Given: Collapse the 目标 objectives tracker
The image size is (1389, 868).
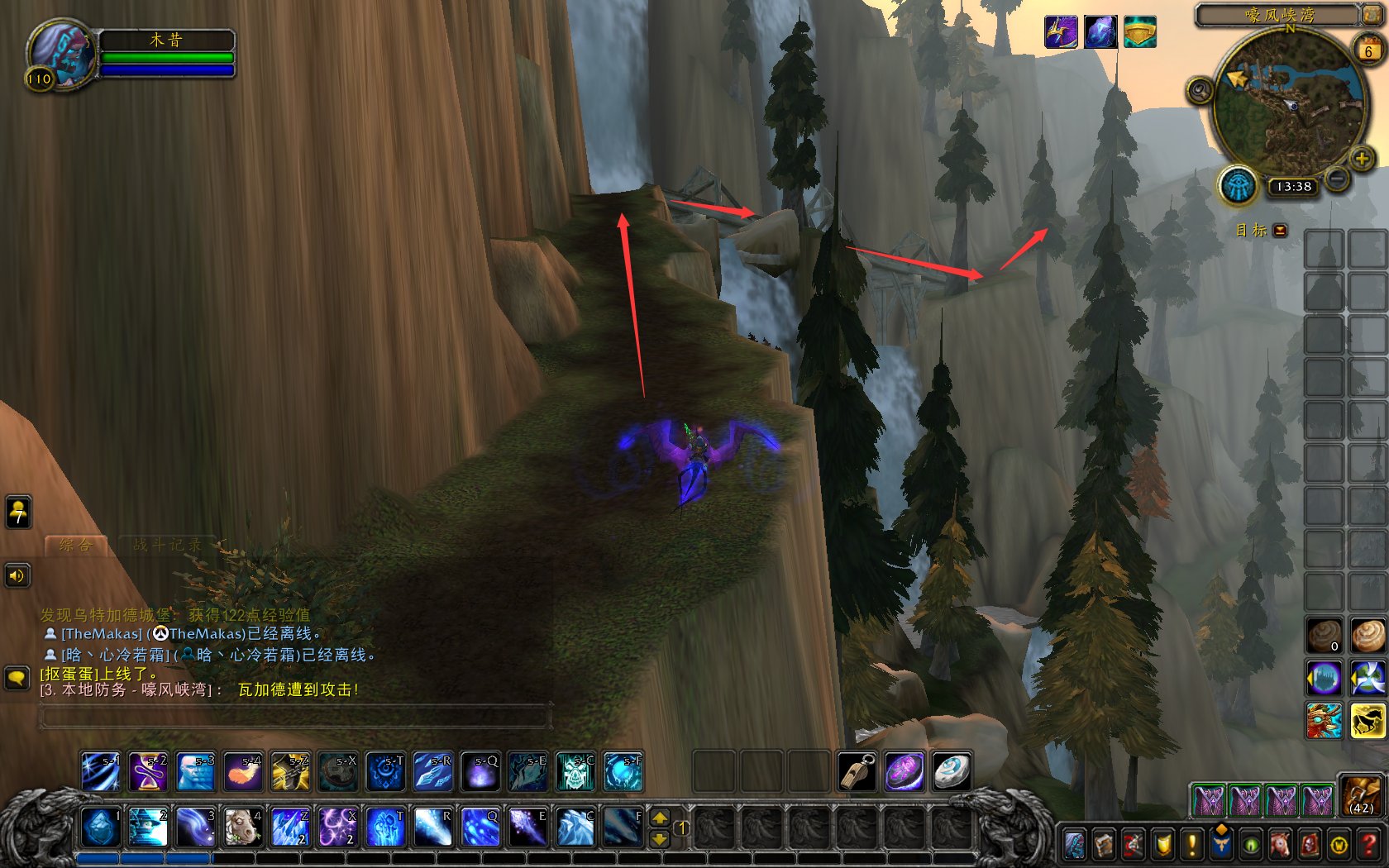Looking at the screenshot, I should coord(1281,231).
